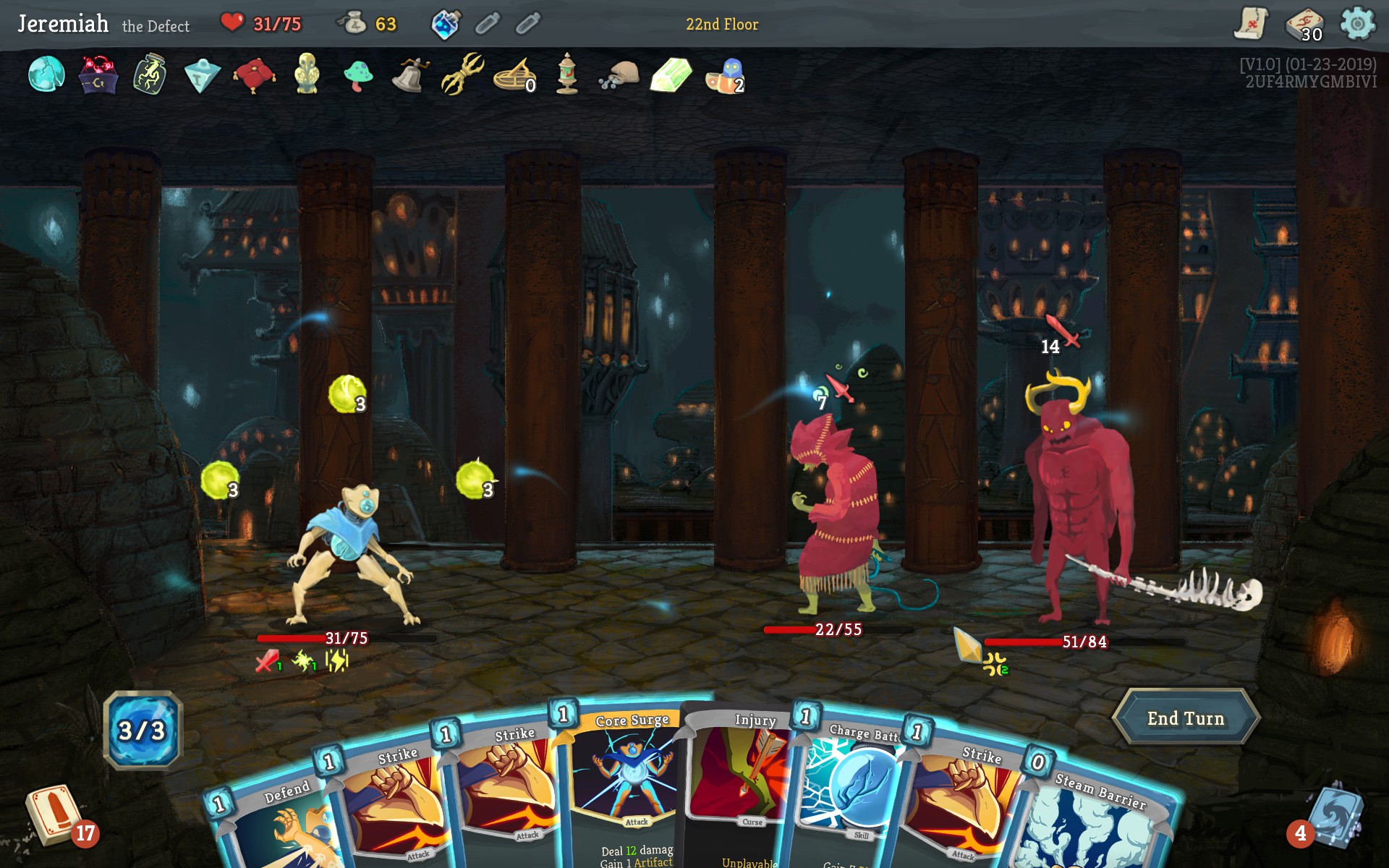Inspect the red cushion relic
Screen dimensions: 1389x868
click(x=254, y=75)
